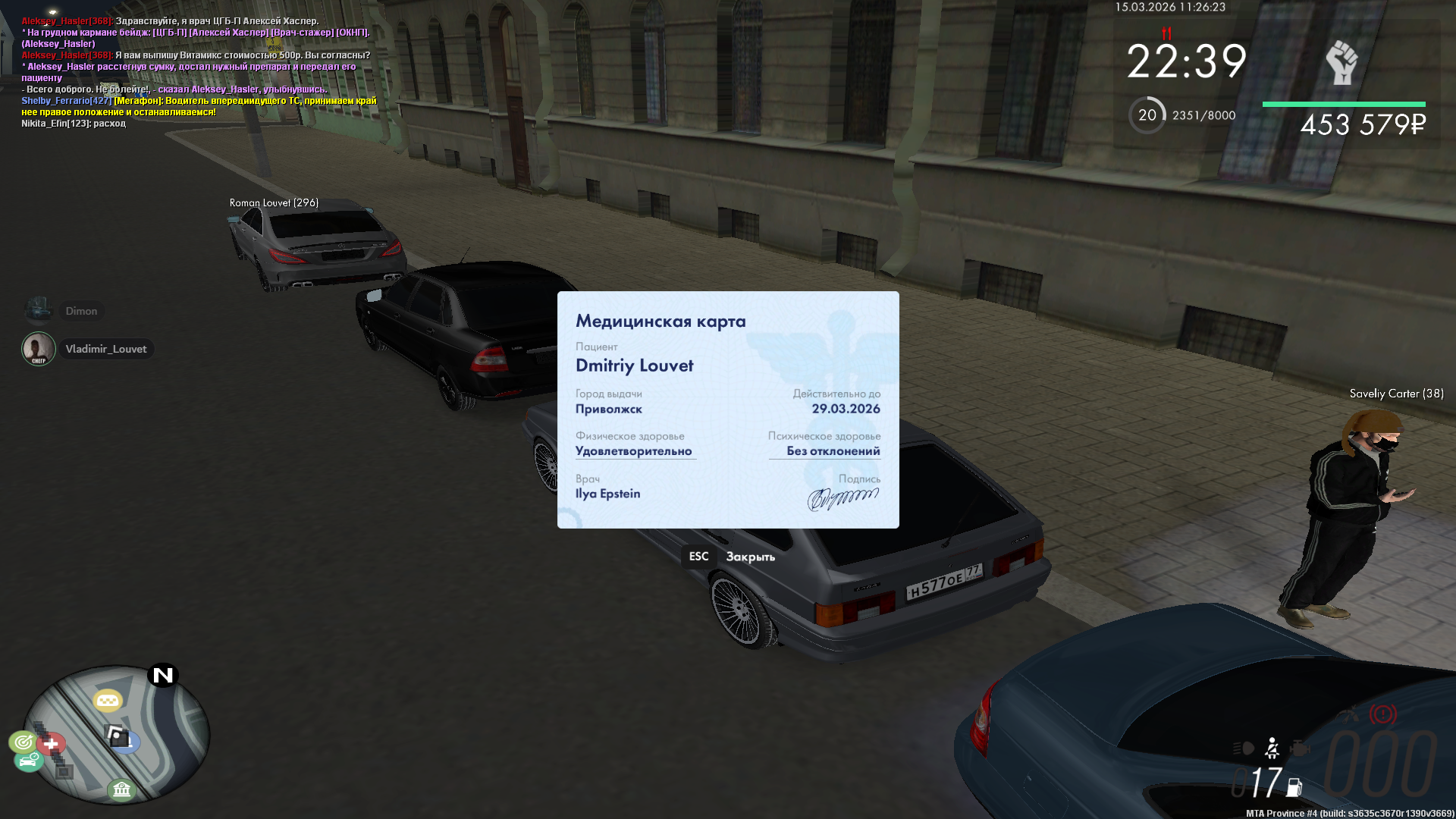Image resolution: width=1456 pixels, height=819 pixels.
Task: Select the green bank marker on the minimap
Action: coord(121,790)
